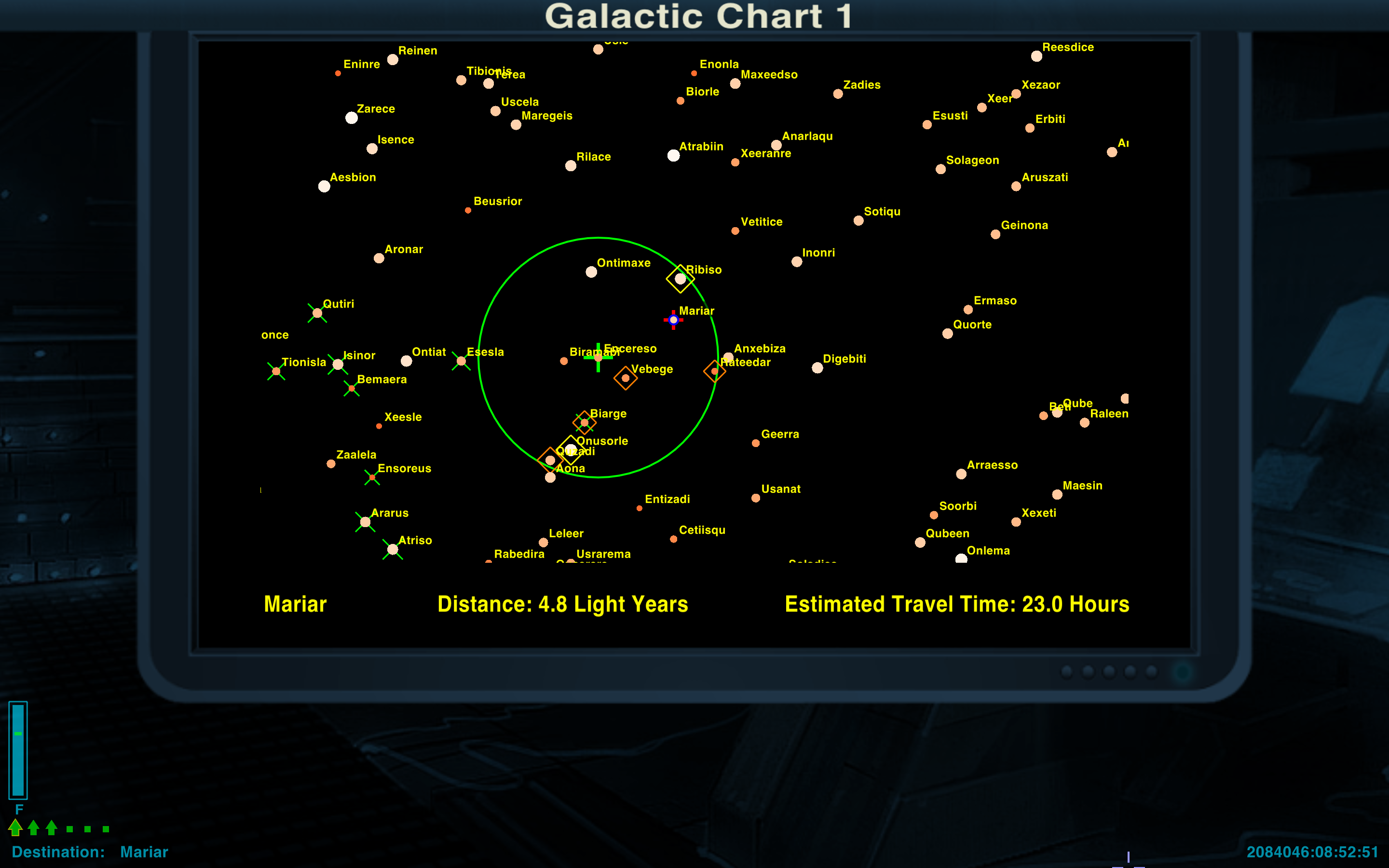Select the Zarece system
The height and width of the screenshot is (868, 1389).
(351, 118)
